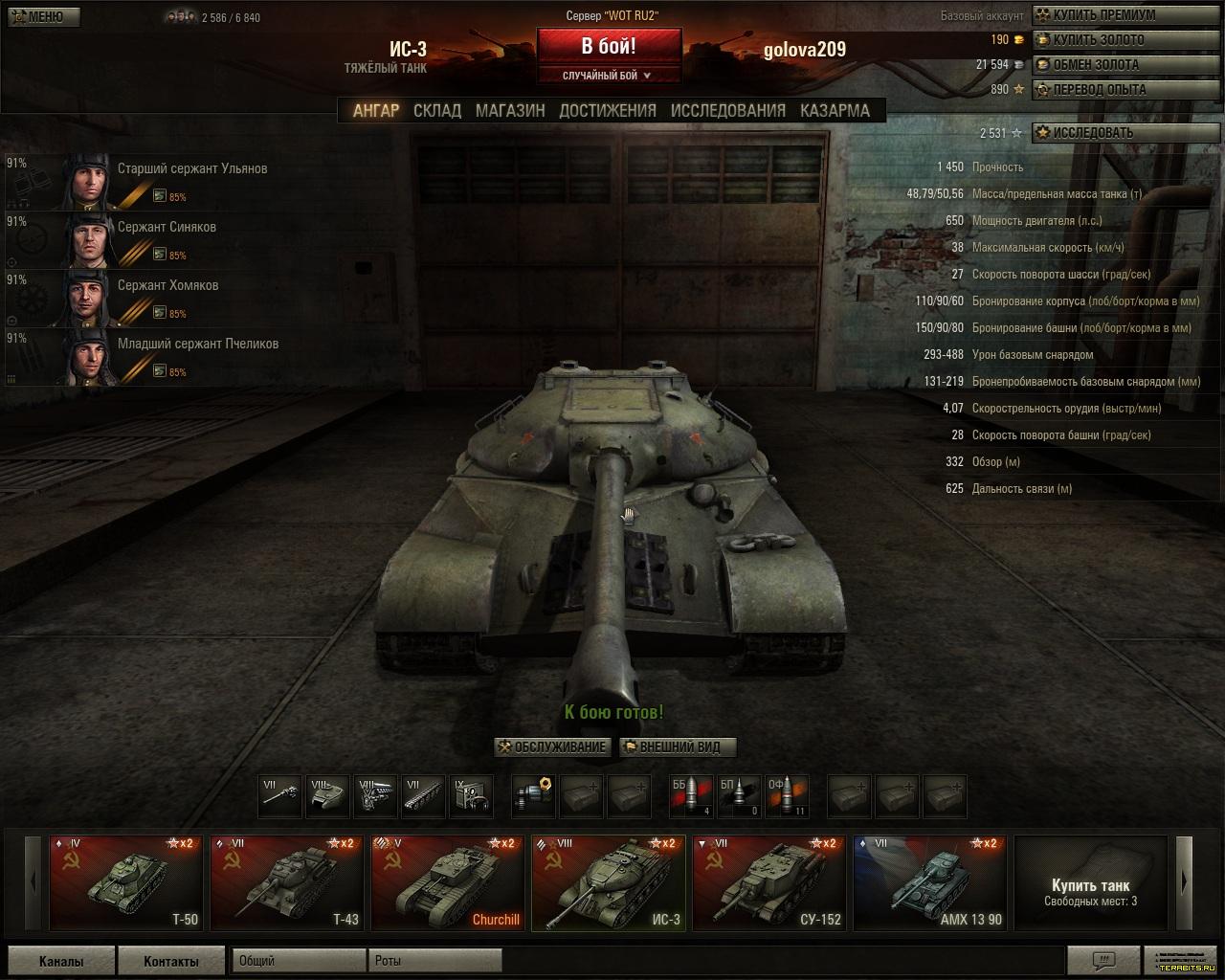Switch to the Склад tab

point(437,111)
